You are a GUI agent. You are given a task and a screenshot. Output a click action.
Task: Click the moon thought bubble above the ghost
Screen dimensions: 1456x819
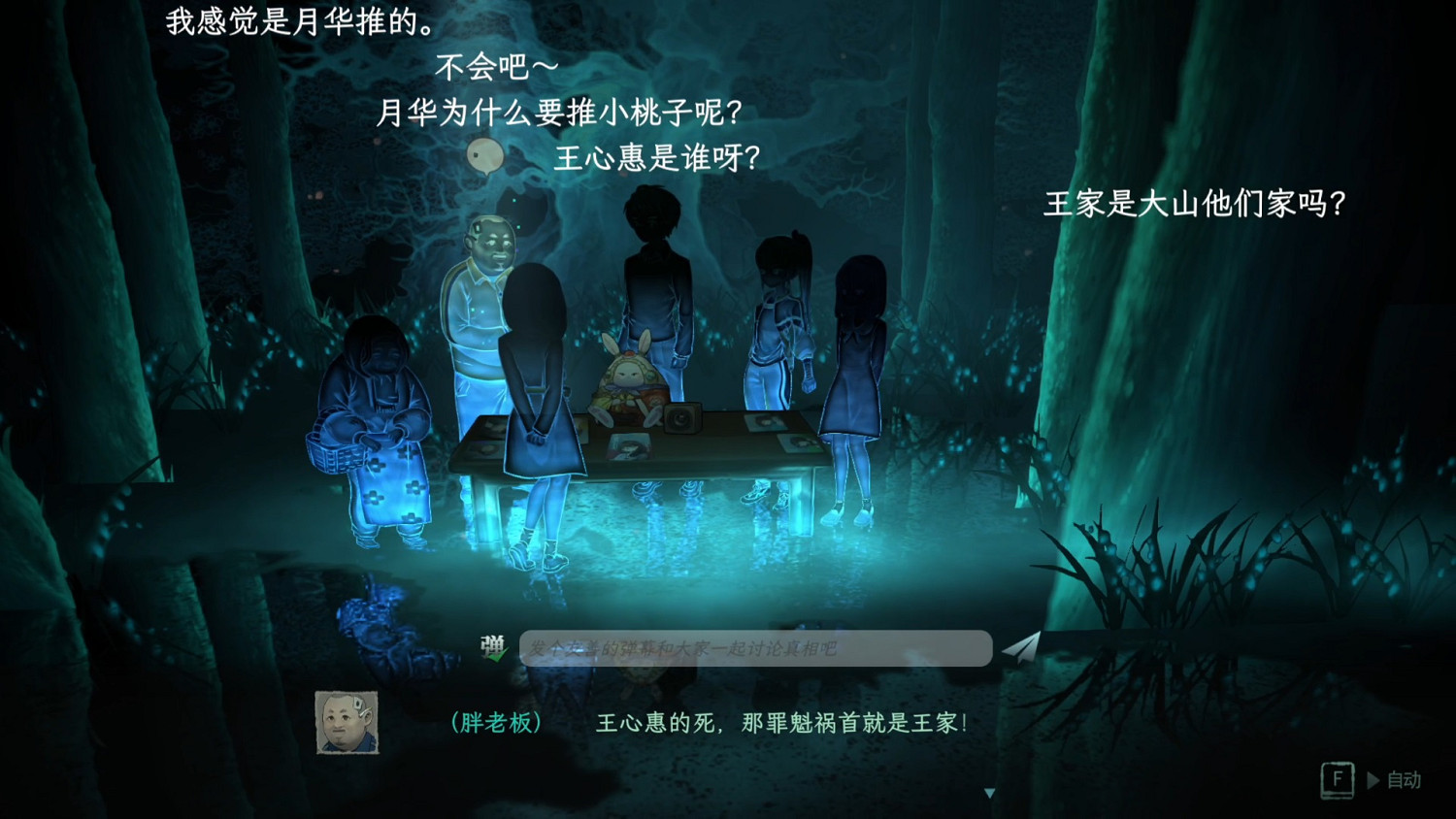[485, 155]
